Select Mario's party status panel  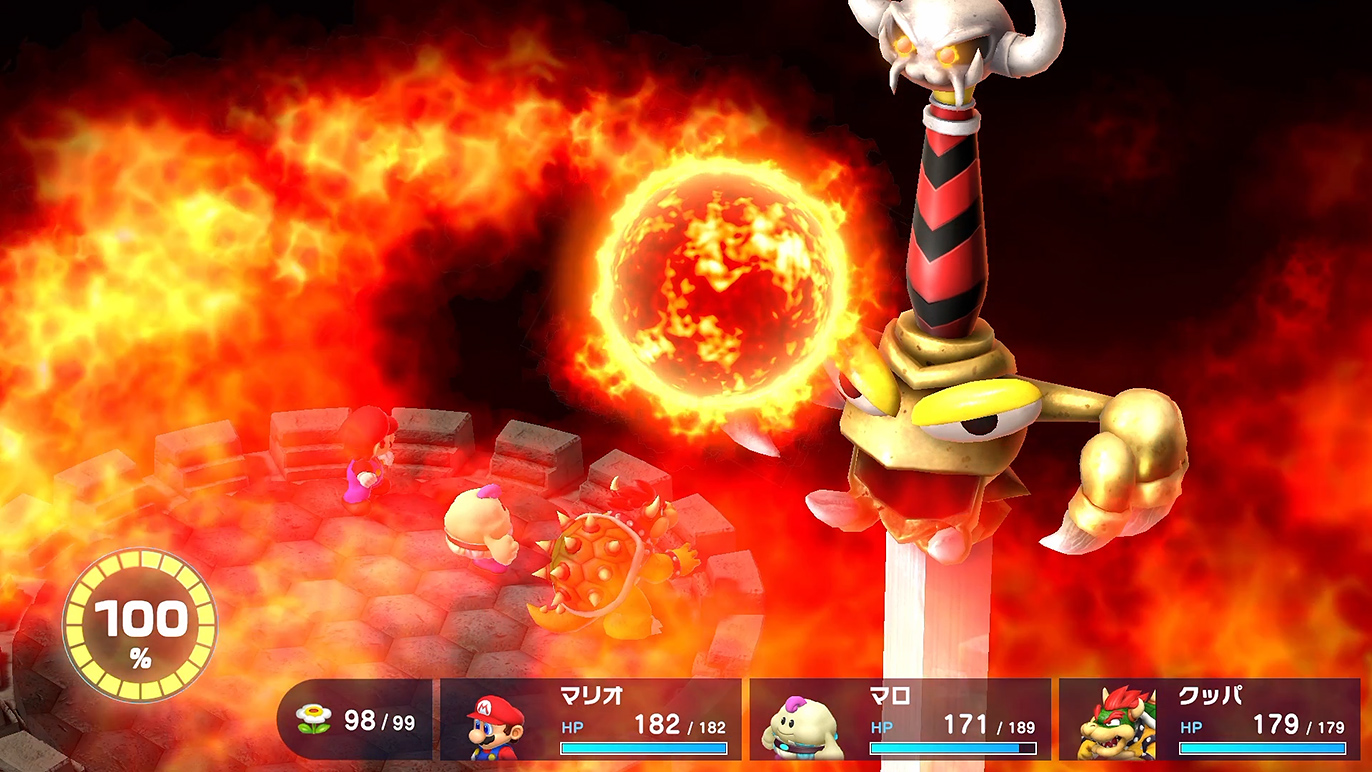[591, 720]
